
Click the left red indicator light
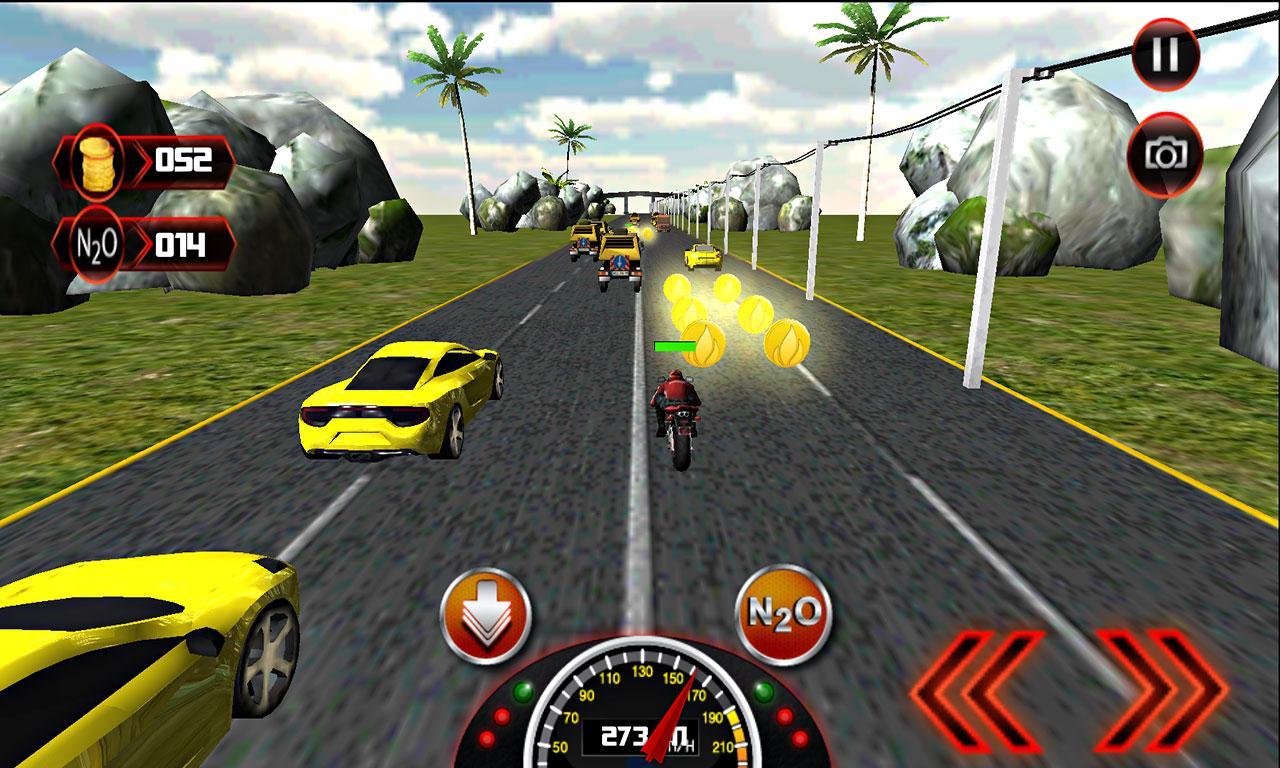click(x=501, y=717)
